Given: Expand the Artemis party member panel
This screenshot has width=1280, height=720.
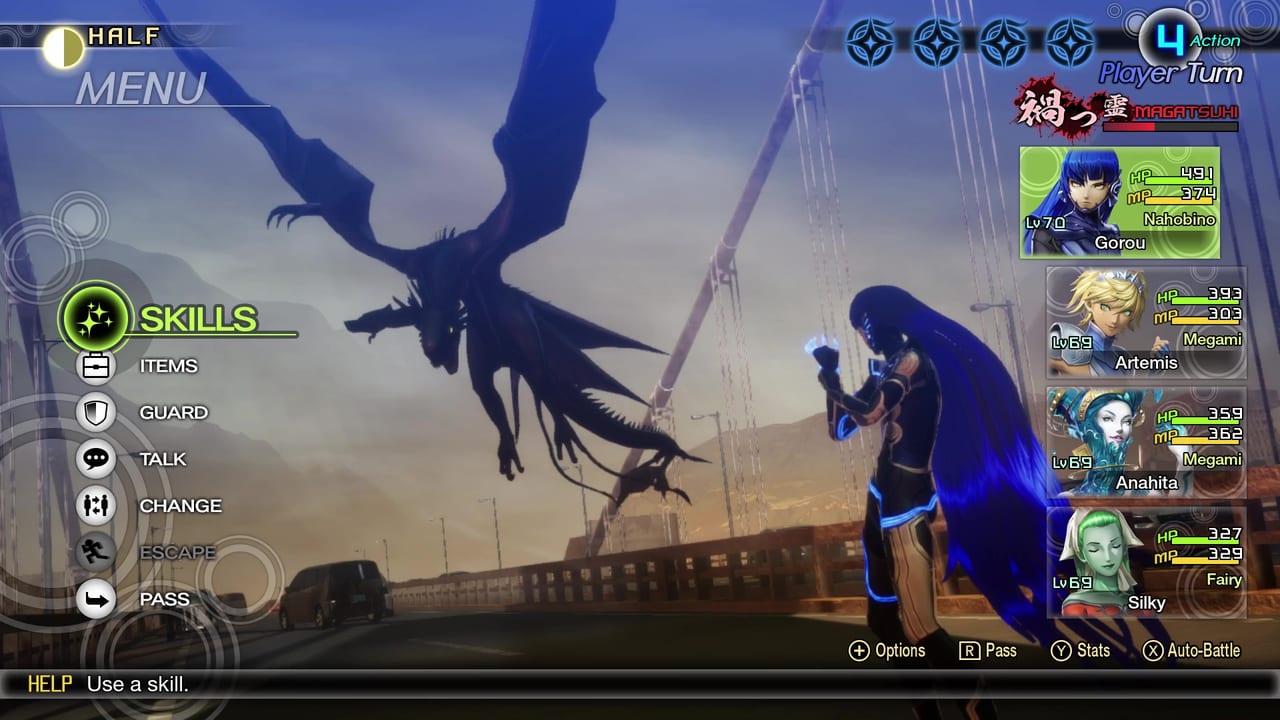Looking at the screenshot, I should [x=1146, y=320].
